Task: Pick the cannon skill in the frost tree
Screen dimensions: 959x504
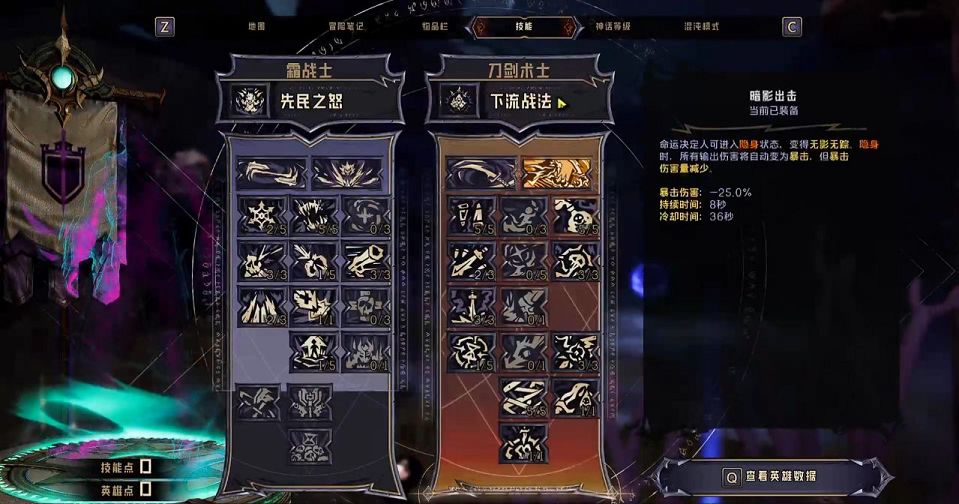Action: point(366,262)
